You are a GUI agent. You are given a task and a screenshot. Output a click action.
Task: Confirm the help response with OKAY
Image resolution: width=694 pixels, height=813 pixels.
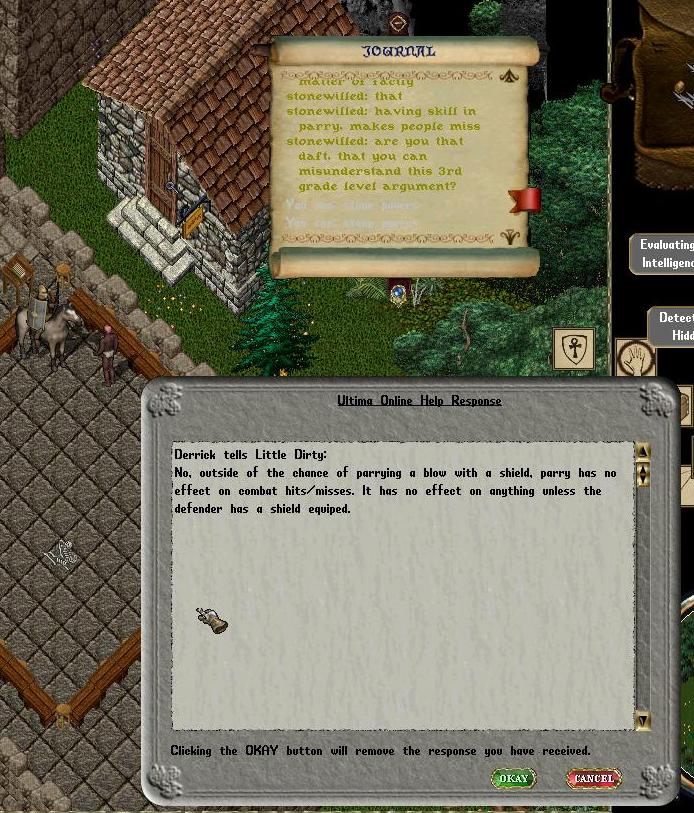tap(513, 778)
